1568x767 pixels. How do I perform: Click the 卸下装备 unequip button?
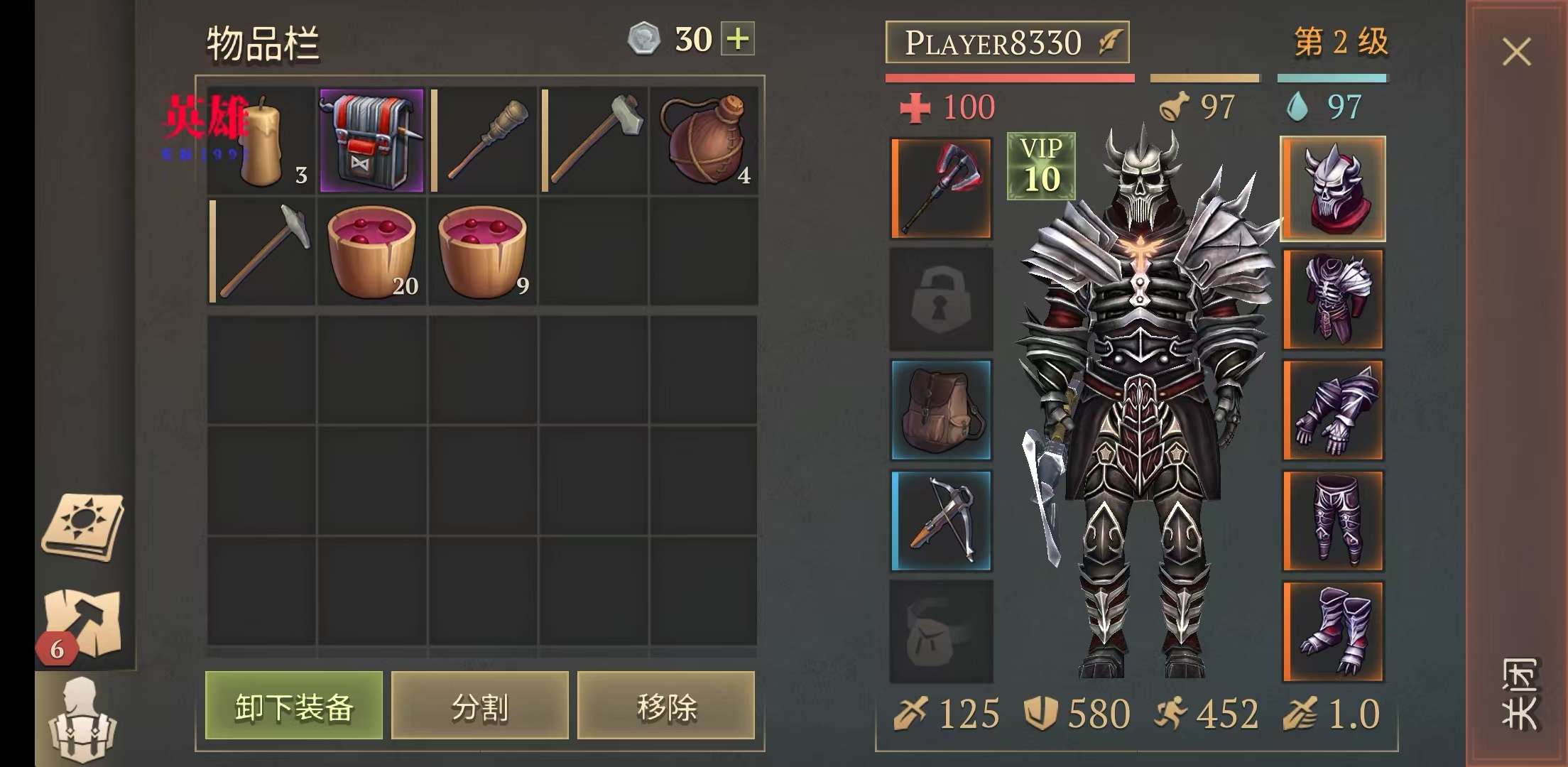[x=293, y=706]
